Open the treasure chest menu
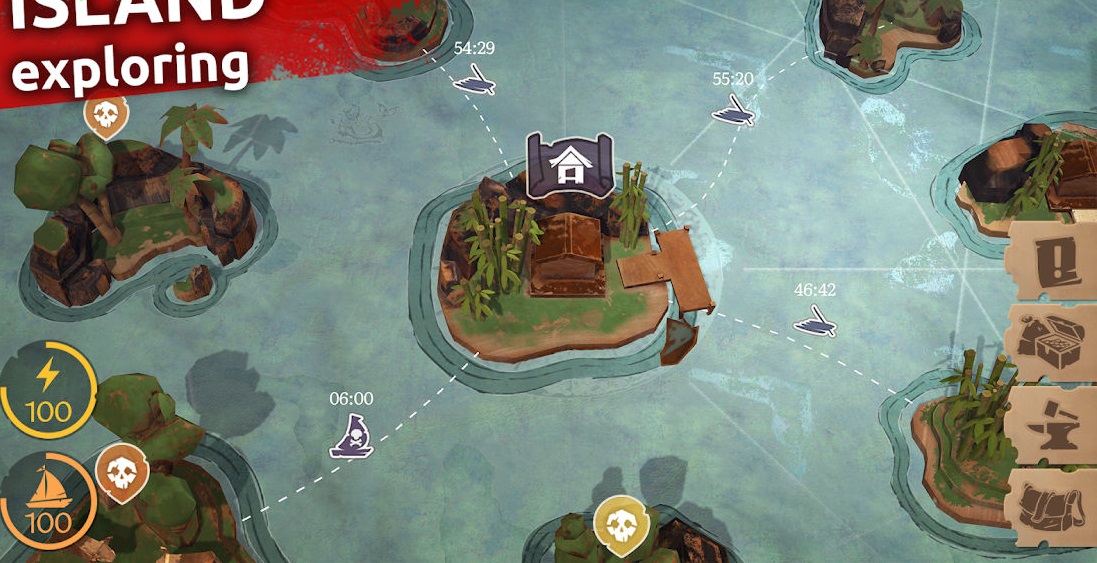The image size is (1097, 563). click(x=1052, y=342)
